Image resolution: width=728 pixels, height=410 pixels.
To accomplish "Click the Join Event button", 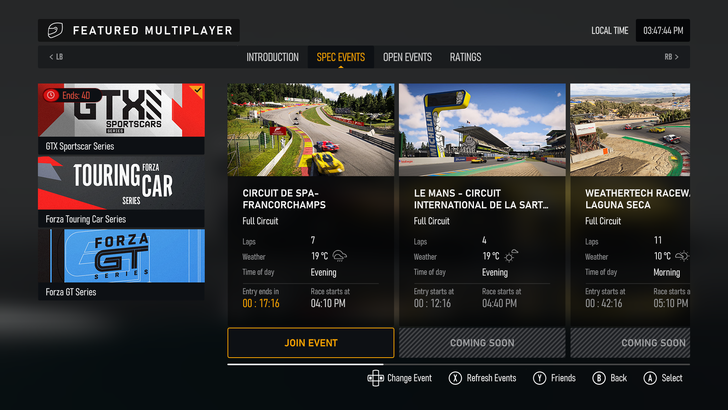I will [311, 343].
